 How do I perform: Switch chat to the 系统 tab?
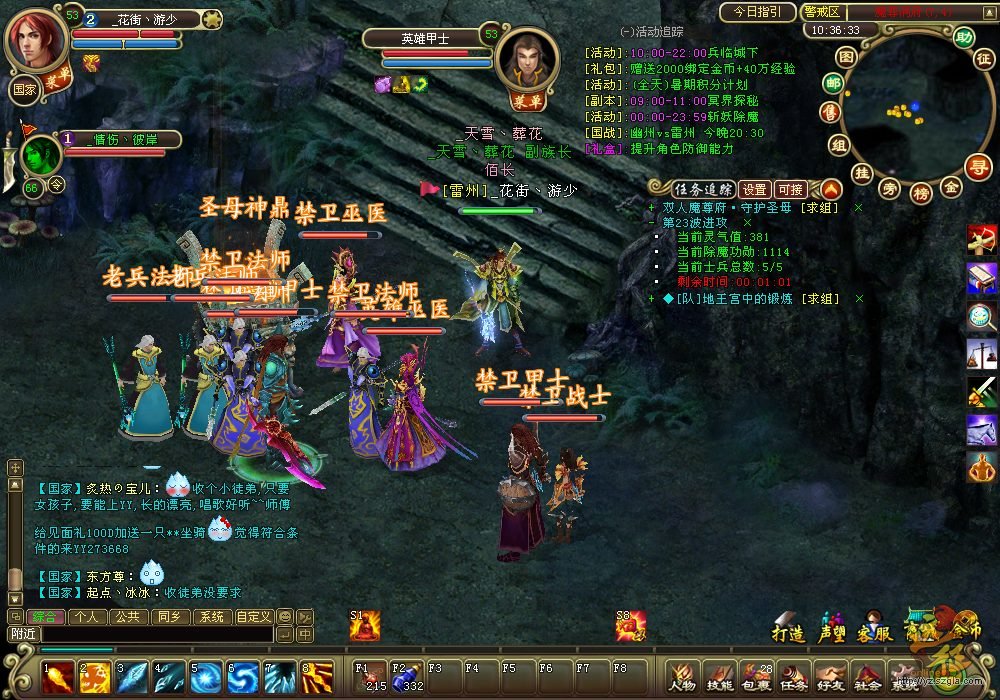pyautogui.click(x=210, y=617)
